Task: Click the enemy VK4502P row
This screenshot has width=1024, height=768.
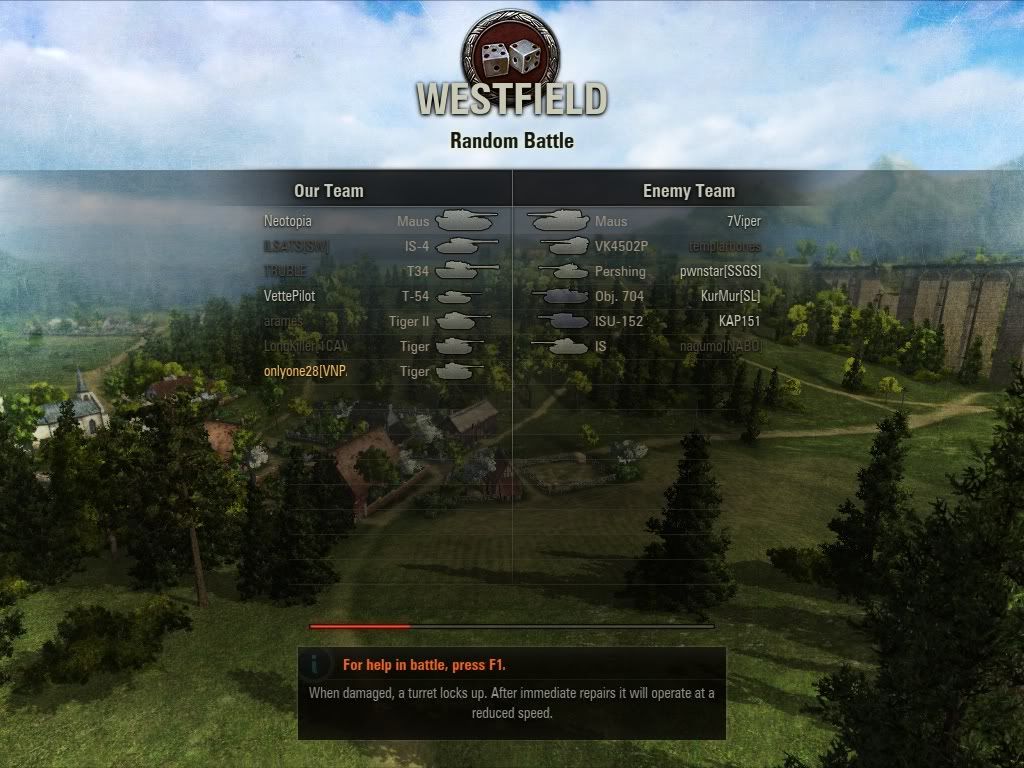Action: click(x=645, y=246)
